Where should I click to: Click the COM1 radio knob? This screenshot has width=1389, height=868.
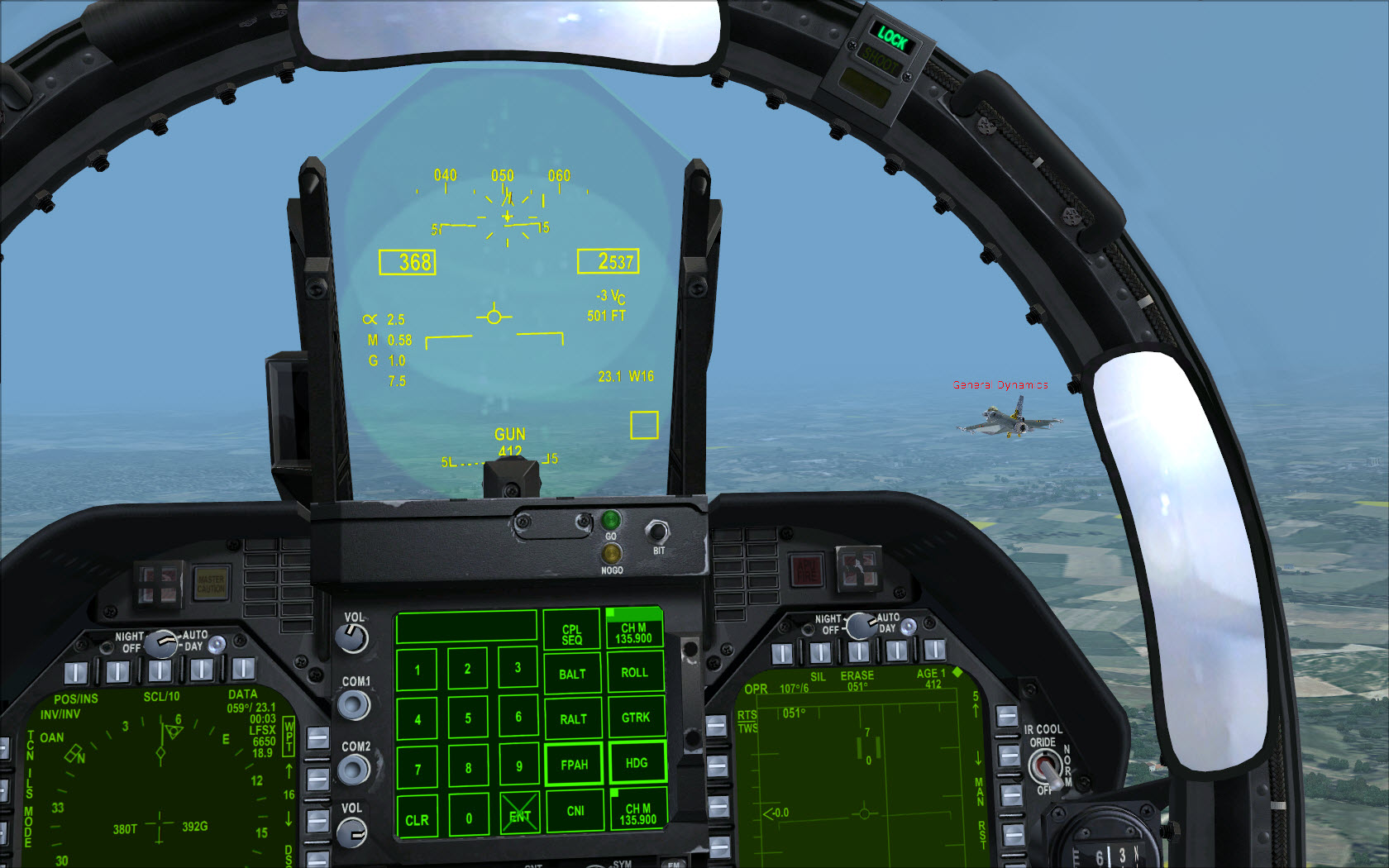click(354, 705)
